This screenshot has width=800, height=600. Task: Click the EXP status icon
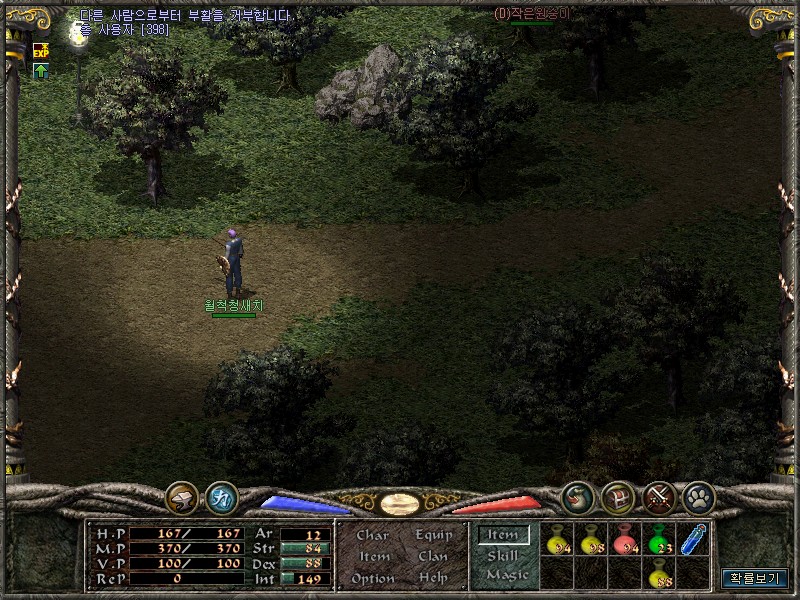(x=41, y=50)
